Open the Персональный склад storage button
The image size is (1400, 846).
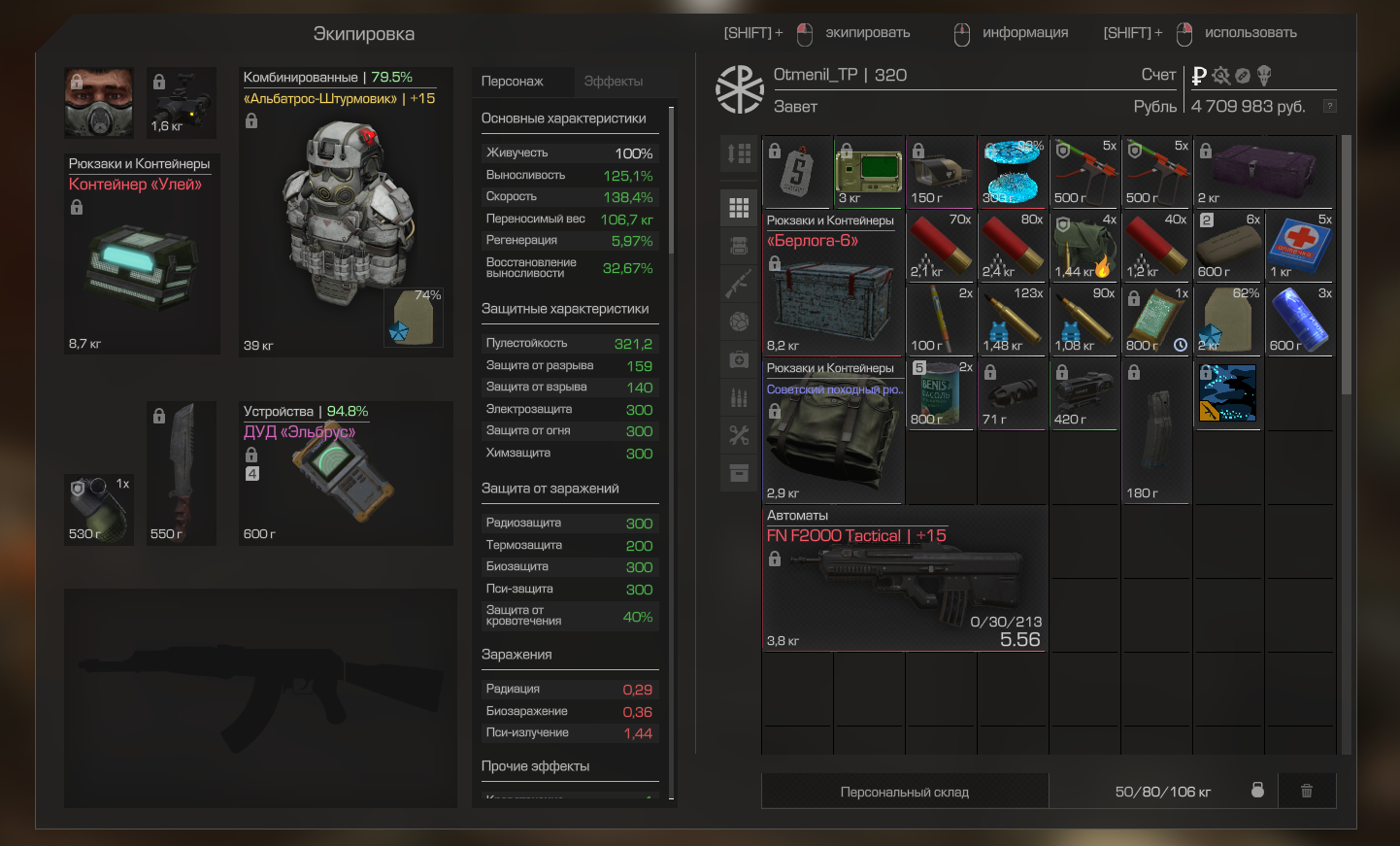(x=904, y=792)
